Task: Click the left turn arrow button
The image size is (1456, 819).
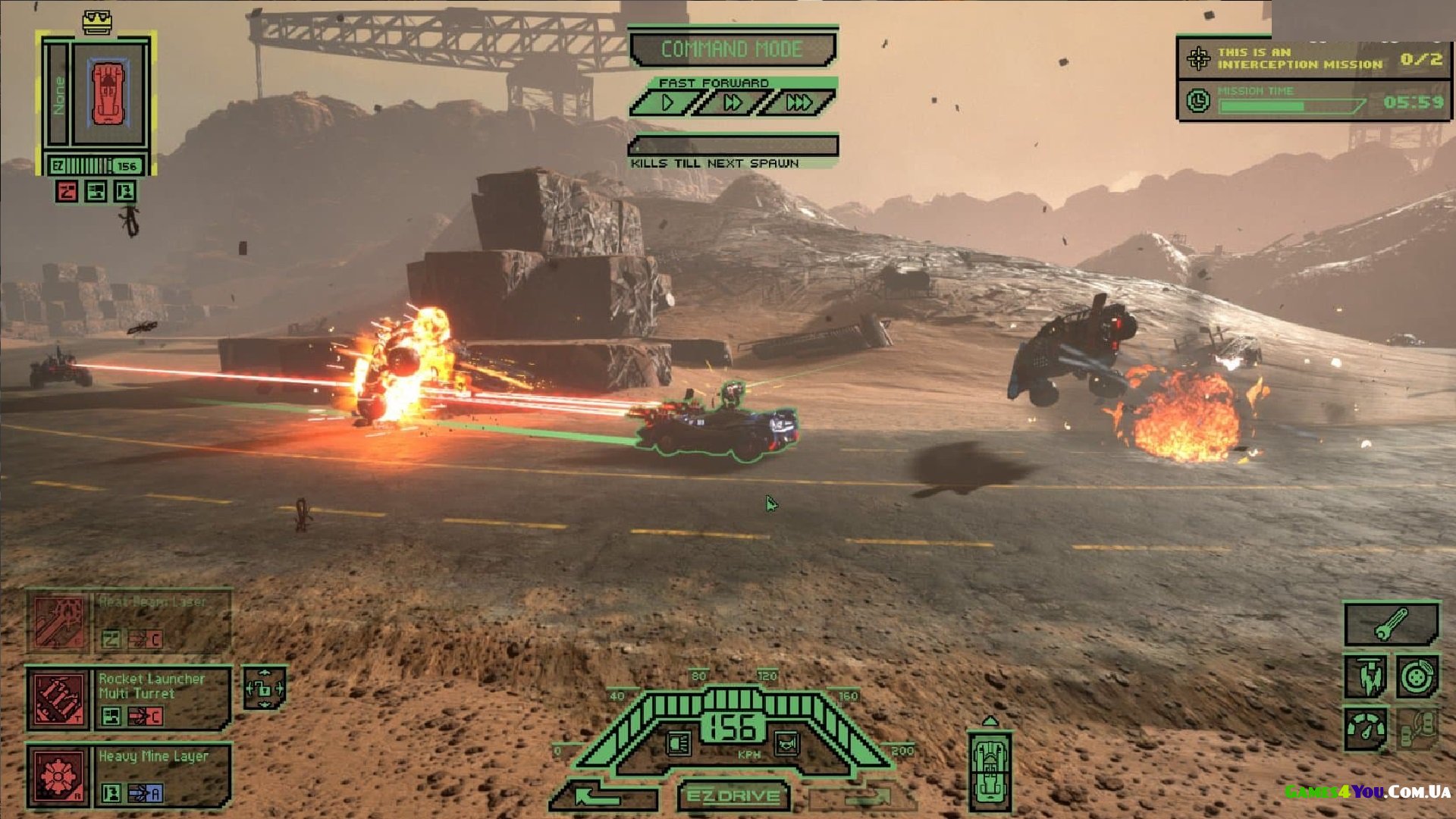Action: tap(603, 796)
